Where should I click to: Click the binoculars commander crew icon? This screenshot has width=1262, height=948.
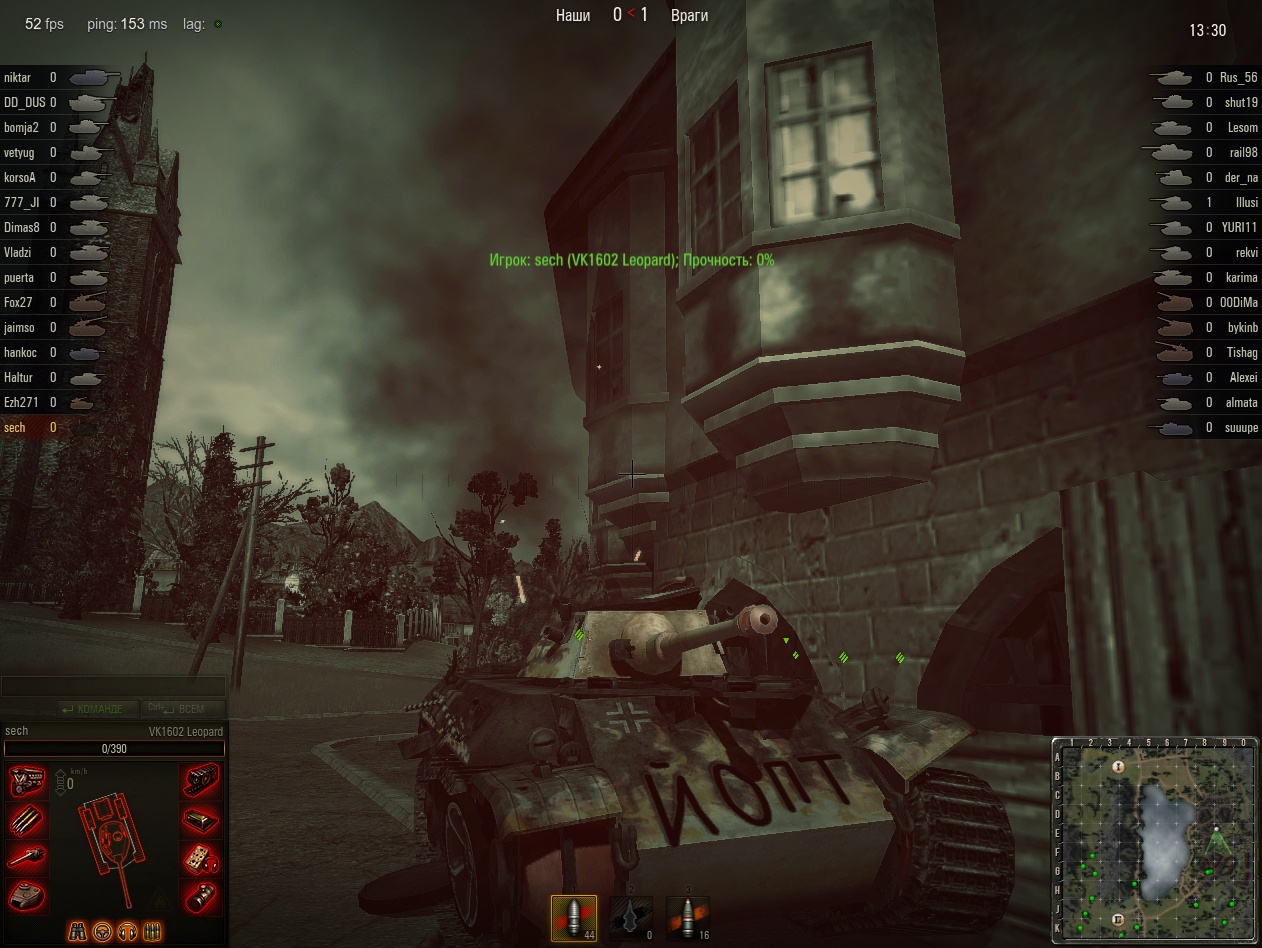77,931
